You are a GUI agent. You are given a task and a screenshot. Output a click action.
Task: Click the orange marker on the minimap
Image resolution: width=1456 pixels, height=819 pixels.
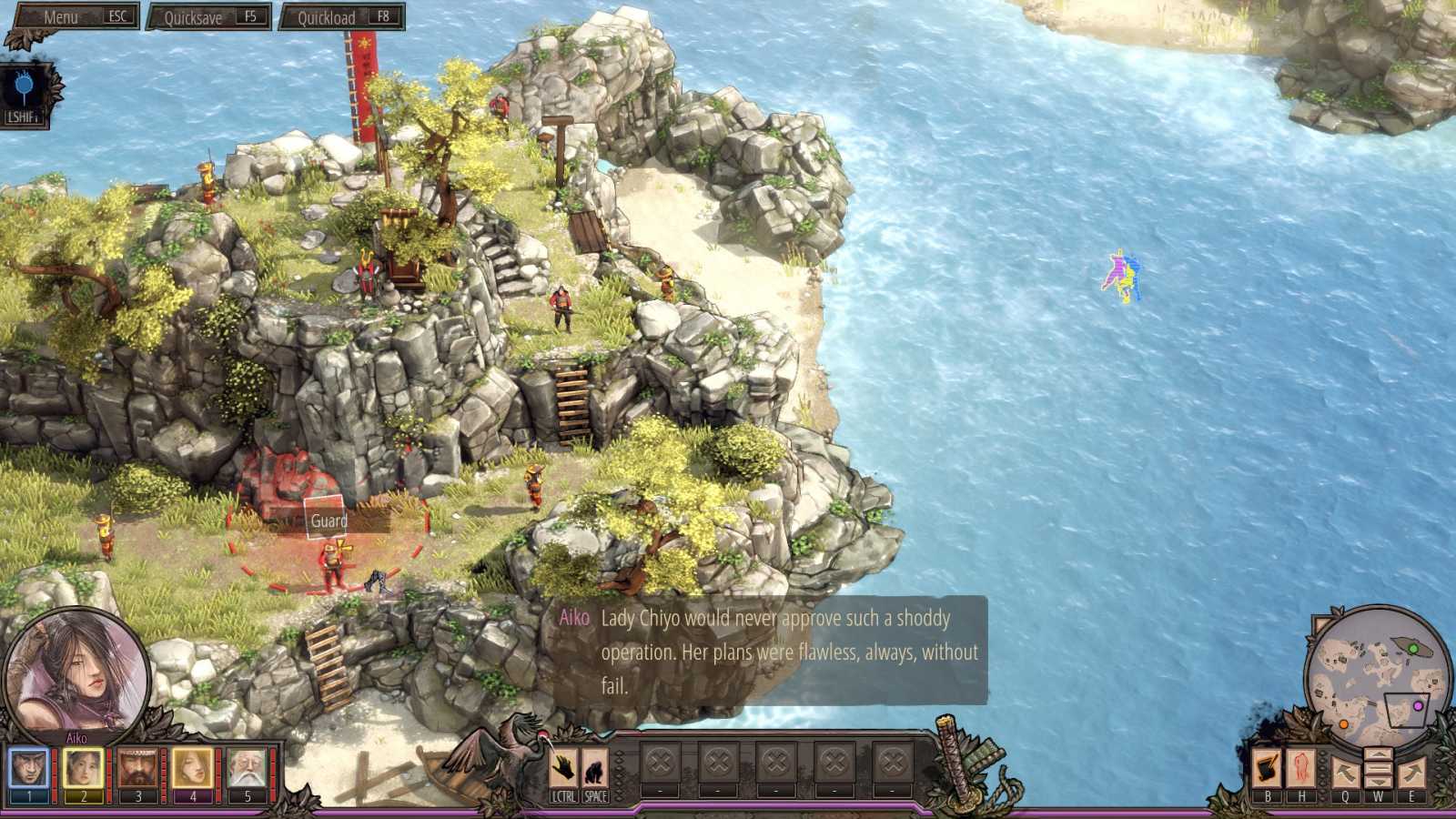point(1343,724)
